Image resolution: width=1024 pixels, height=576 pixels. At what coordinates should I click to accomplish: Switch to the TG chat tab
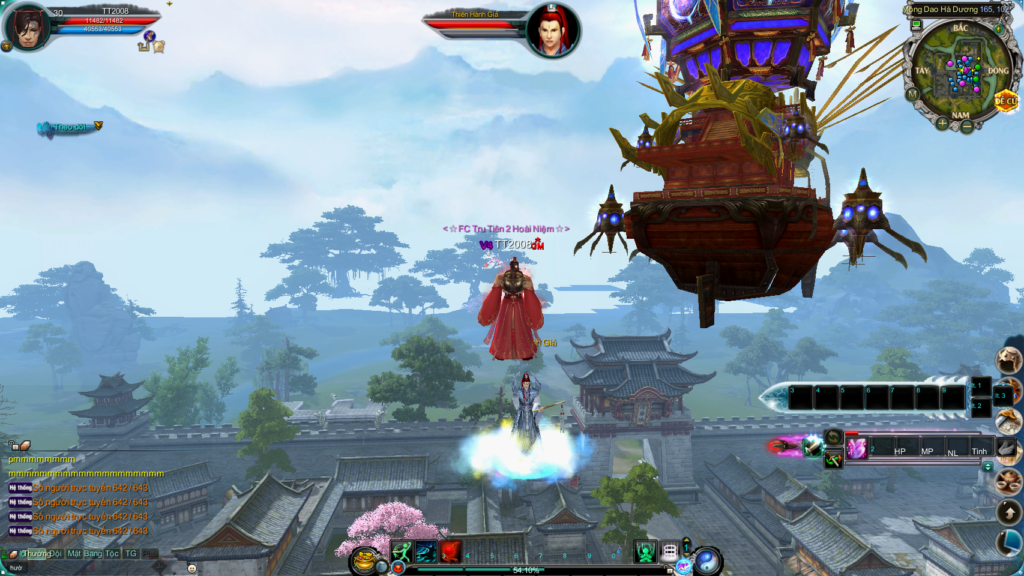[131, 553]
